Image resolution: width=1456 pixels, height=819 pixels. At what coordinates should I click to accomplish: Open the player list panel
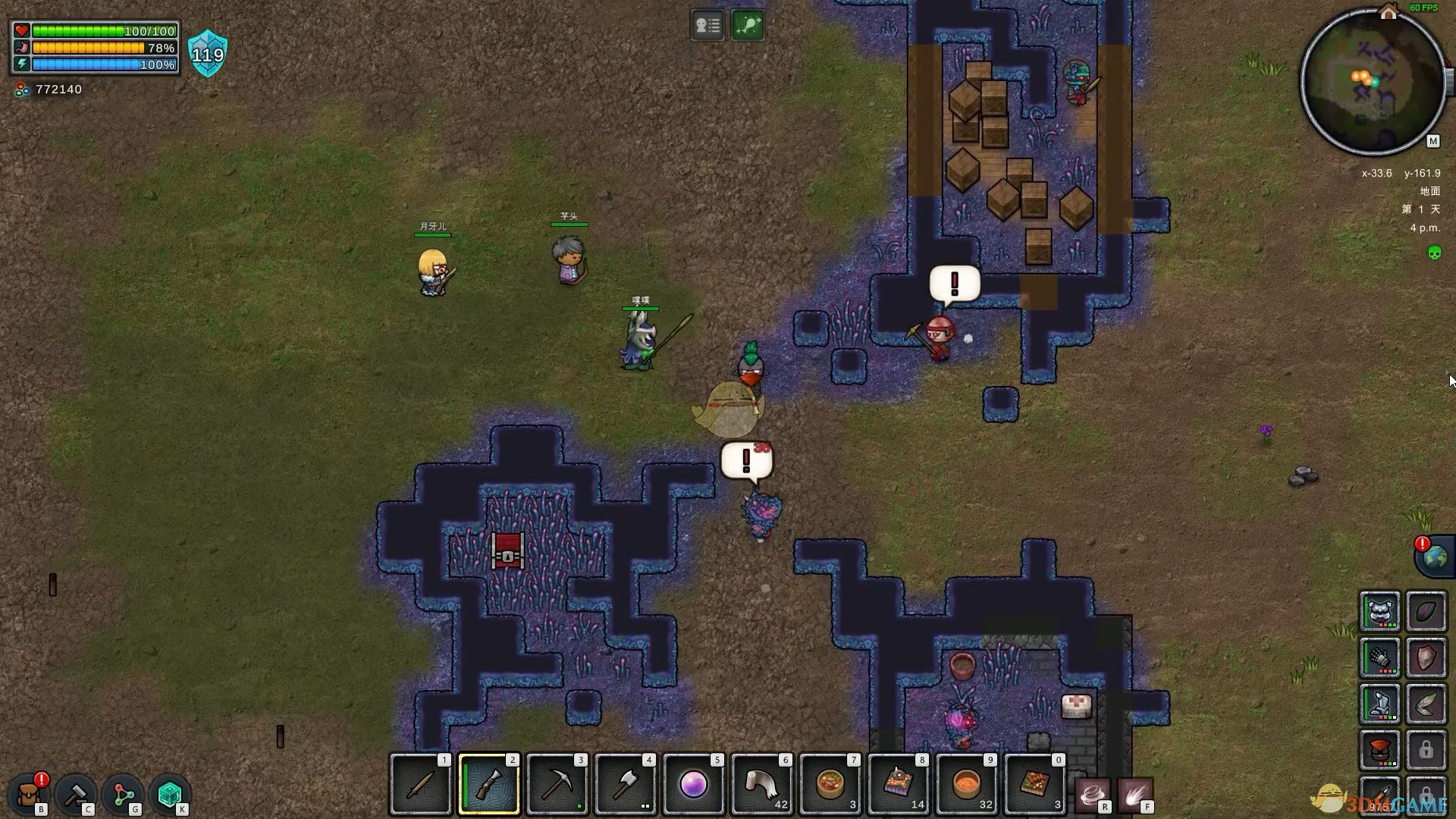tap(708, 26)
